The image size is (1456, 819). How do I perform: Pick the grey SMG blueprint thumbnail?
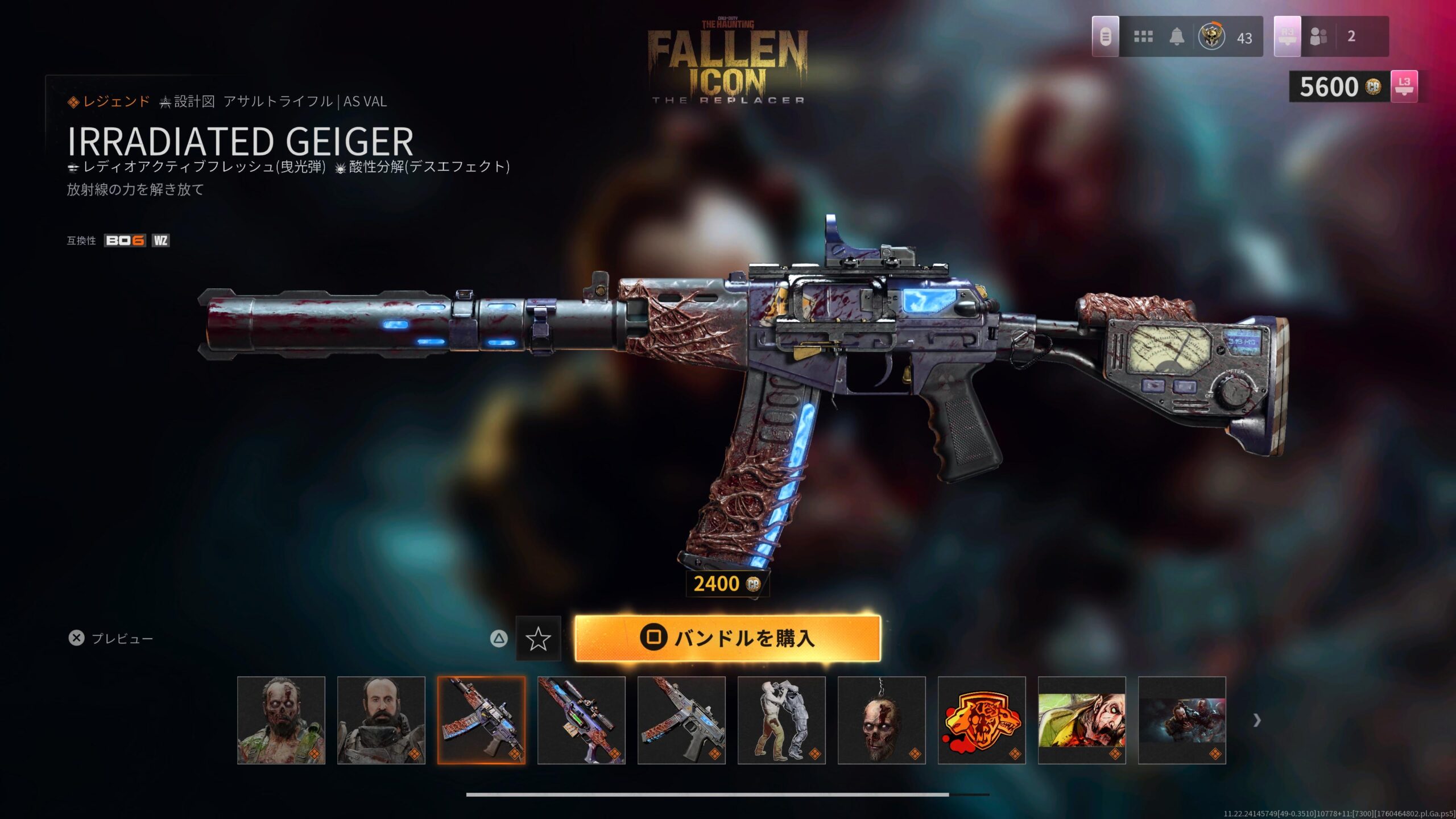[681, 720]
